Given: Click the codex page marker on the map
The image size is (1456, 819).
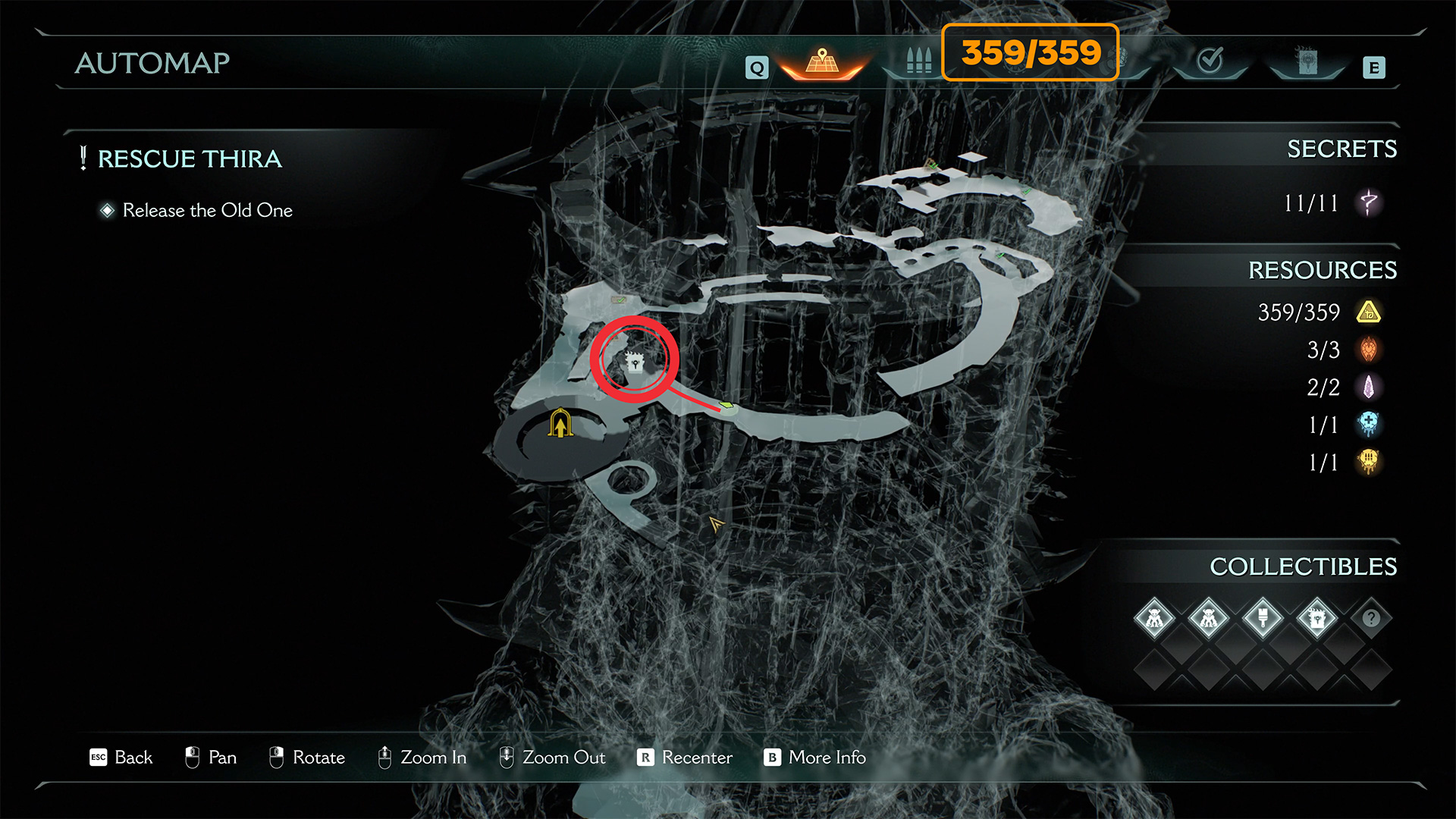Looking at the screenshot, I should point(635,362).
